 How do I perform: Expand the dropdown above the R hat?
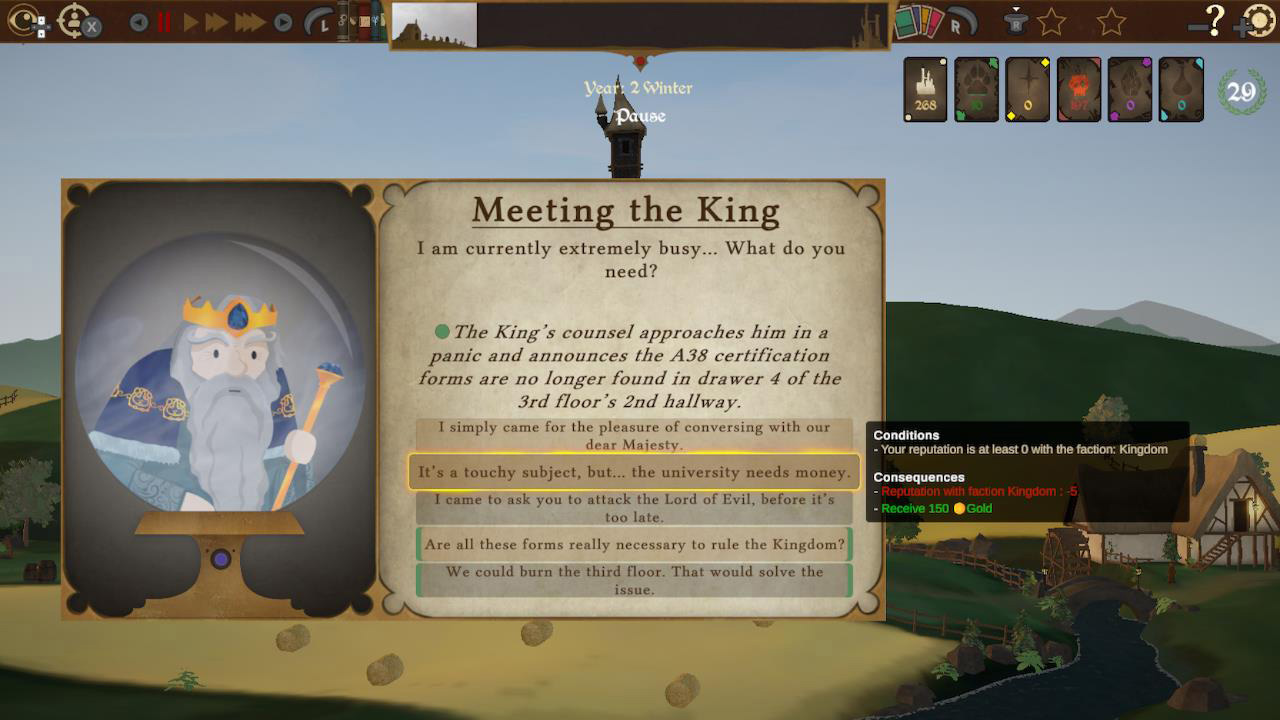pyautogui.click(x=1016, y=8)
